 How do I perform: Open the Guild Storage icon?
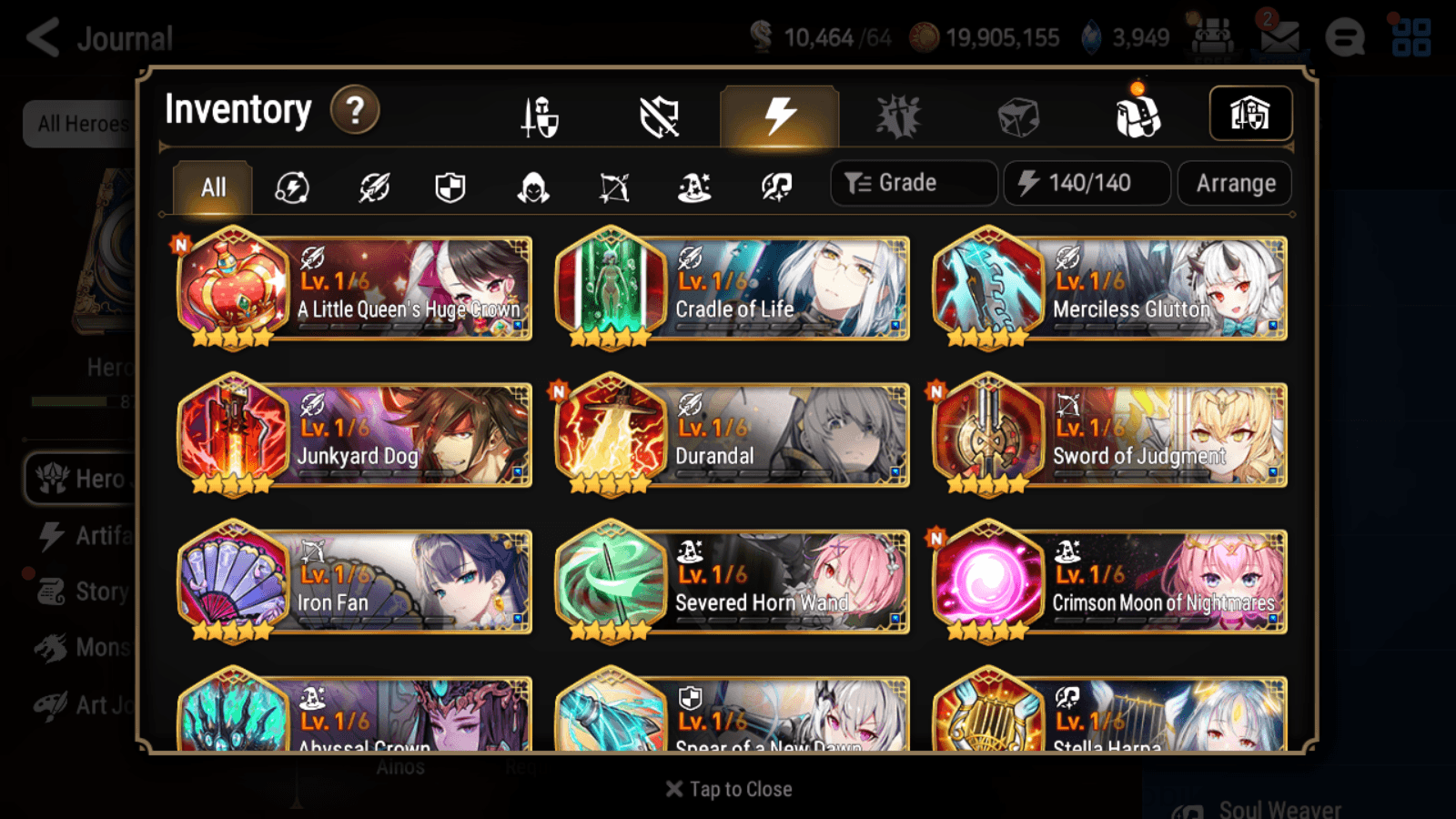pyautogui.click(x=1250, y=113)
